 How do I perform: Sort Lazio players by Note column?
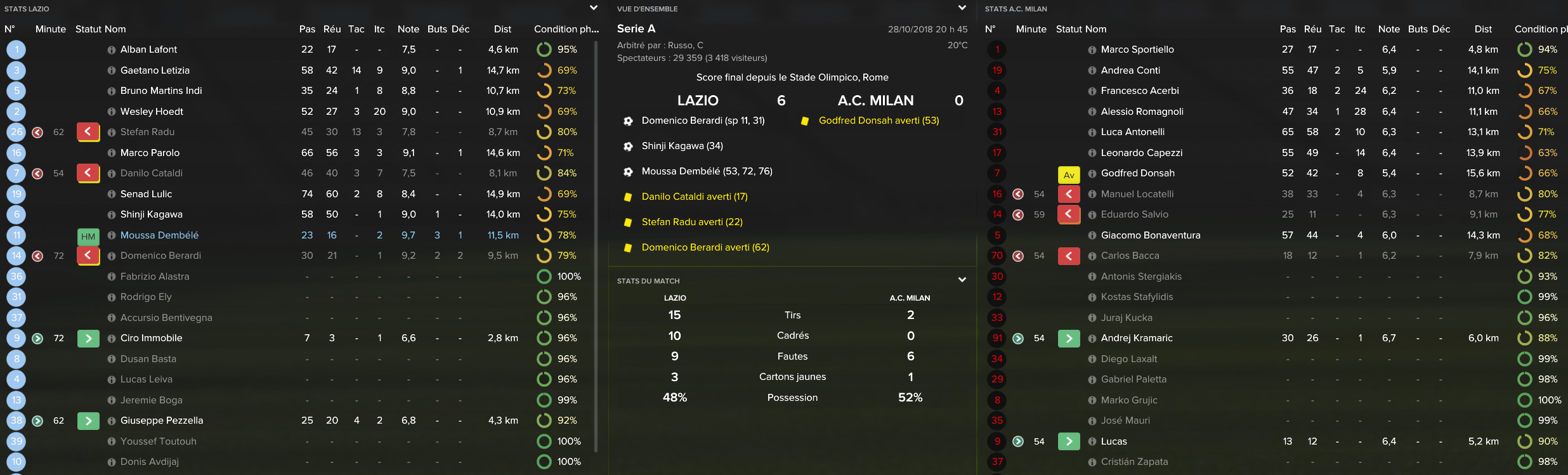(x=408, y=29)
